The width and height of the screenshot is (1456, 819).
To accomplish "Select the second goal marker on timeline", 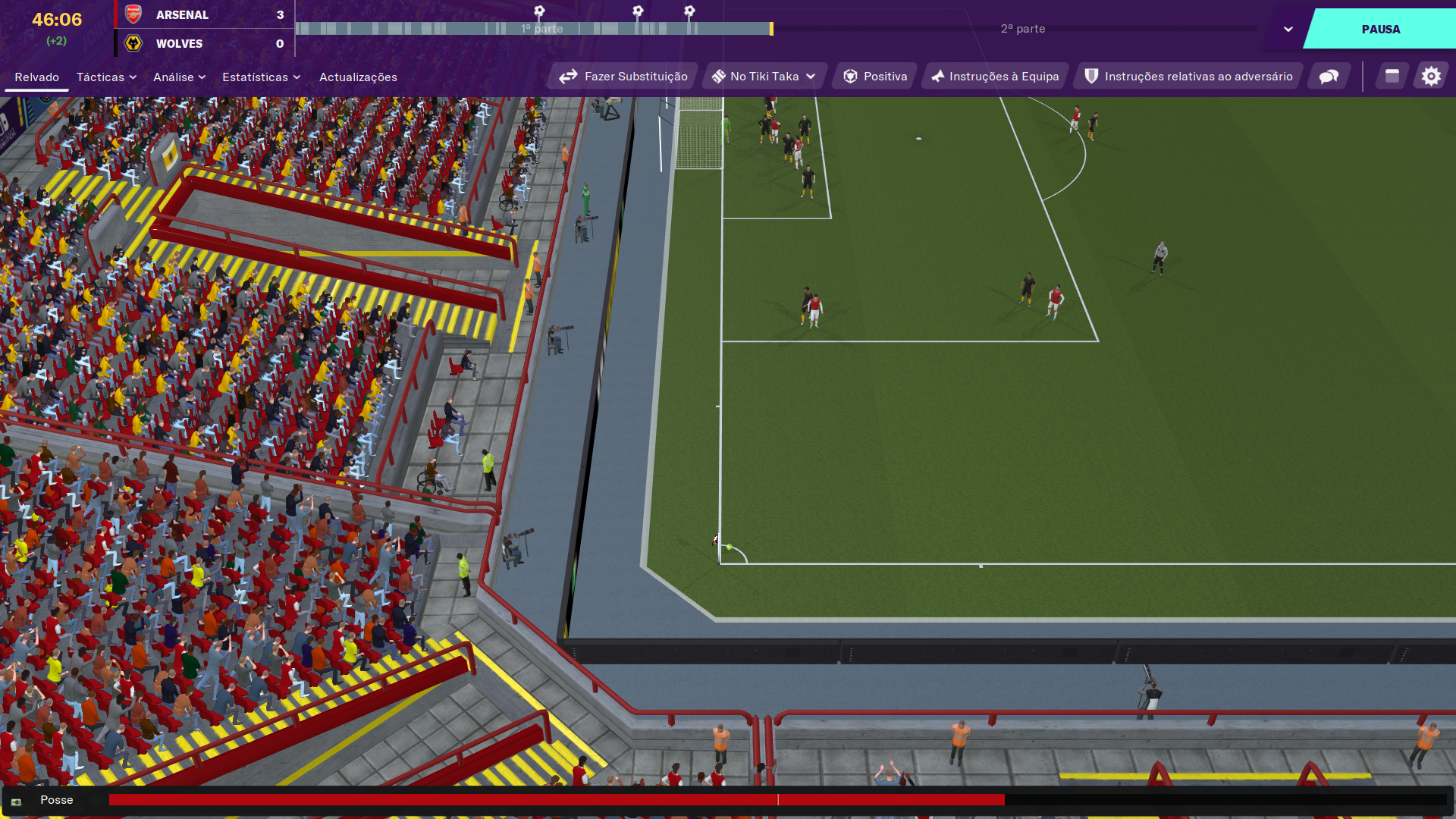I will tap(638, 11).
